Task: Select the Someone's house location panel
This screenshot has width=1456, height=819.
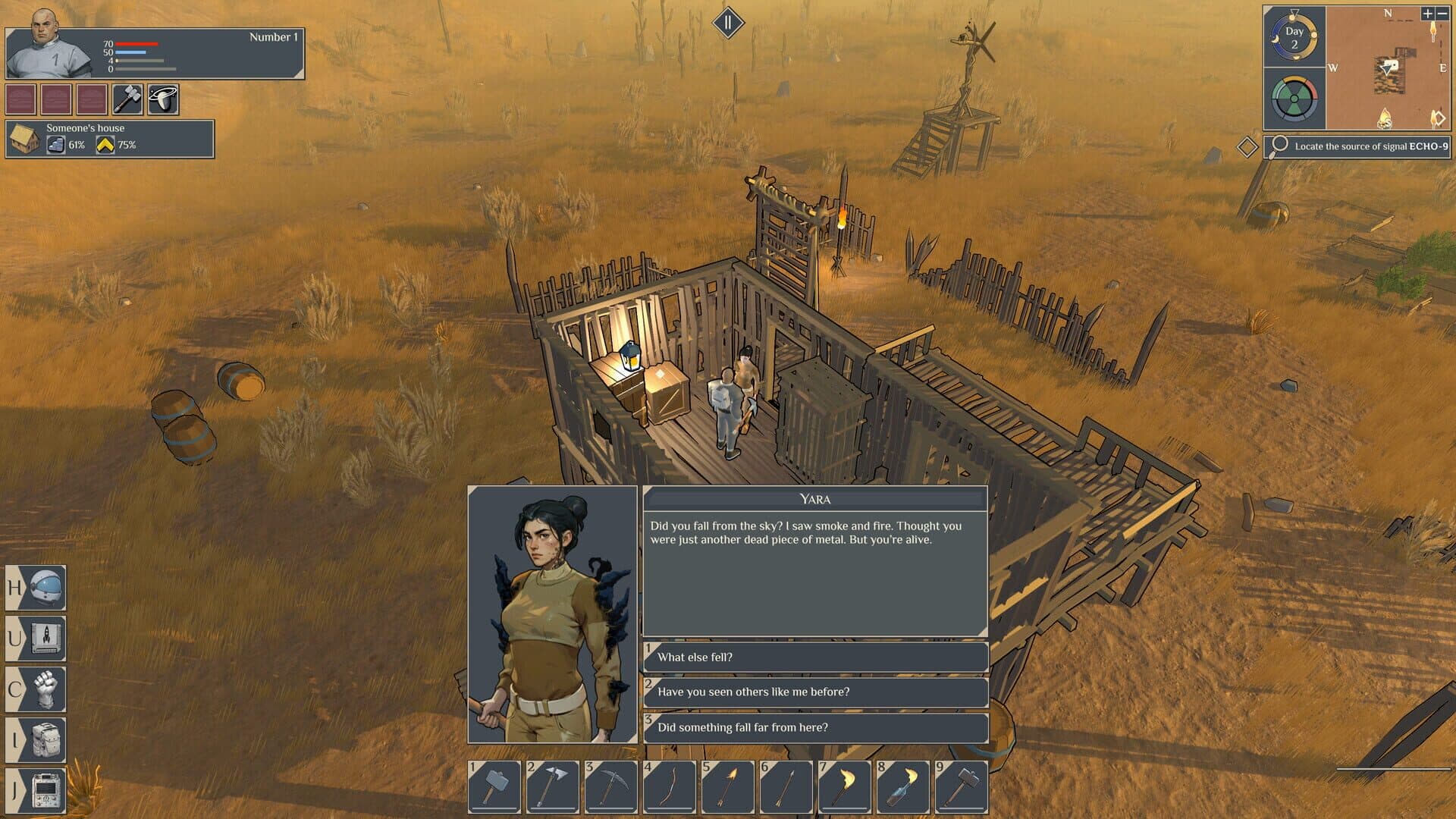Action: point(110,139)
